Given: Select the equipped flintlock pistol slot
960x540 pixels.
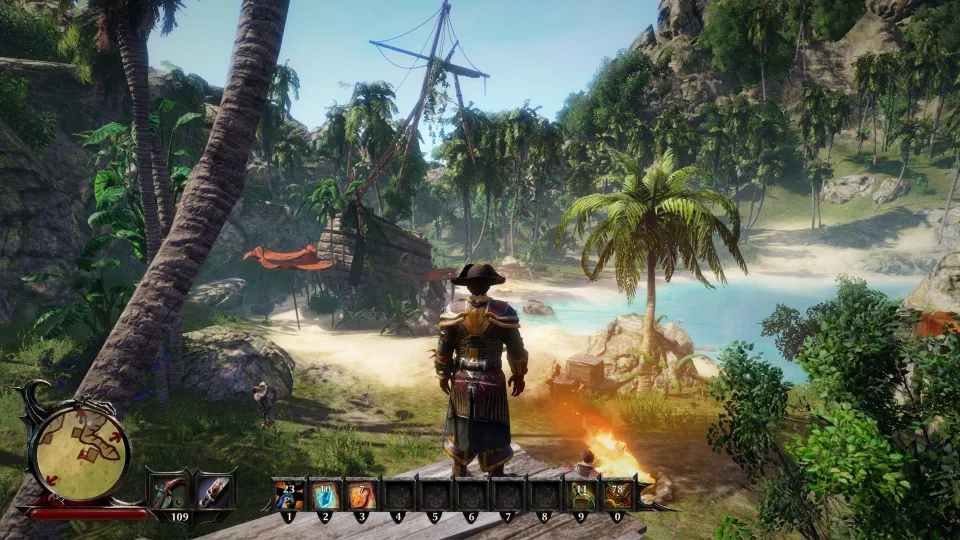Looking at the screenshot, I should (167, 491).
